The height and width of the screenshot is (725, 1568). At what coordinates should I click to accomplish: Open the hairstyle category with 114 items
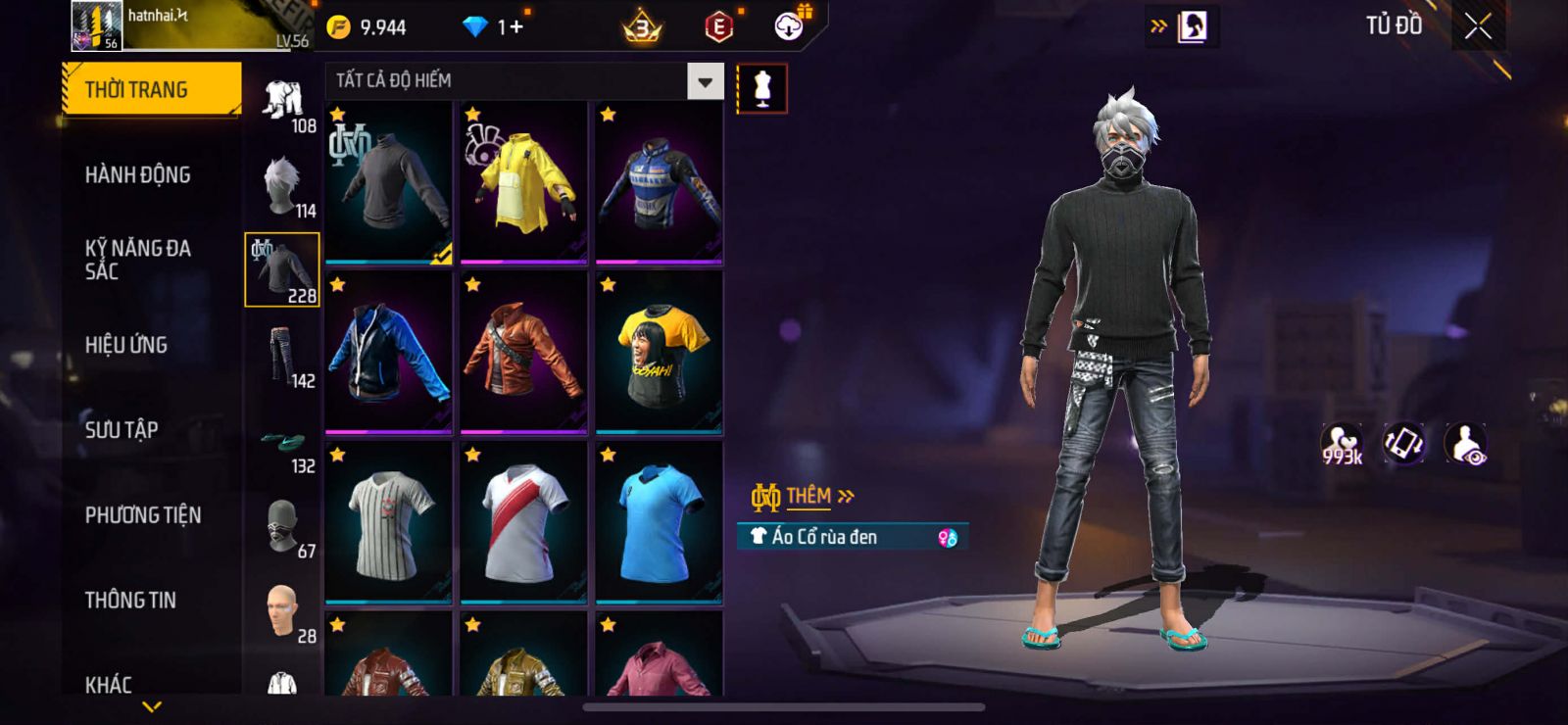283,186
